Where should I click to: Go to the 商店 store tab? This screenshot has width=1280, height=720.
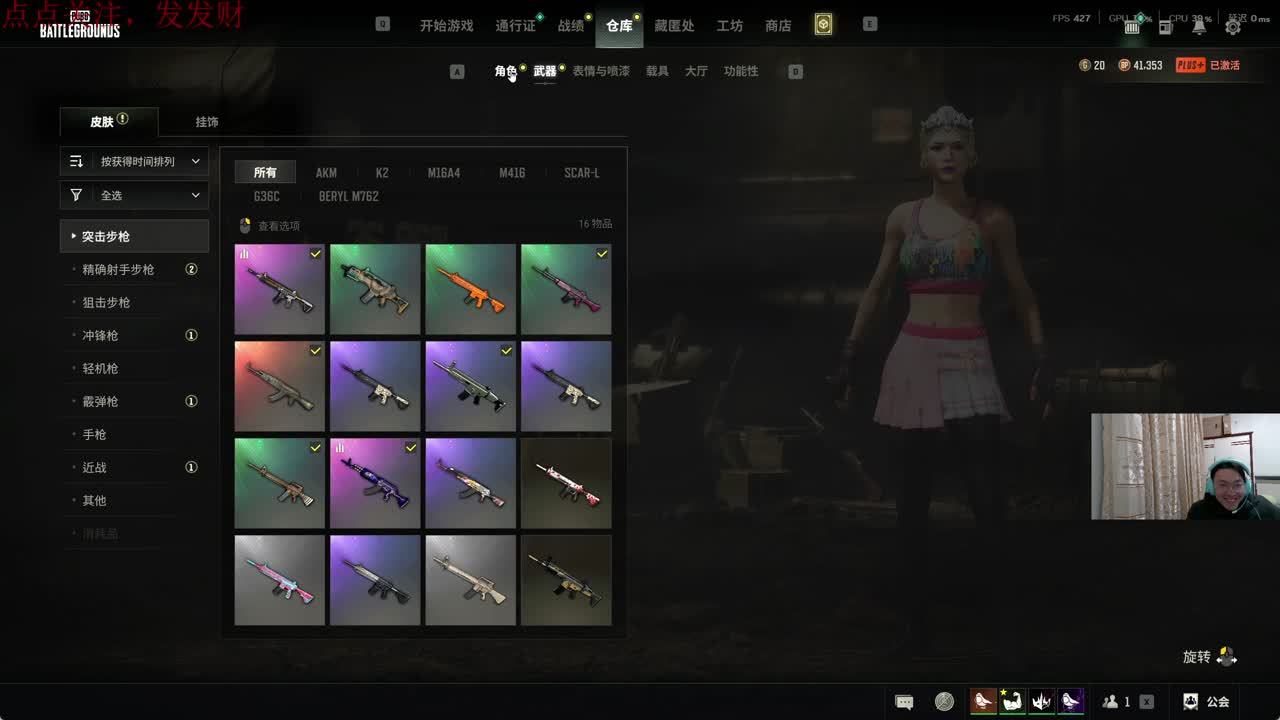pos(778,26)
